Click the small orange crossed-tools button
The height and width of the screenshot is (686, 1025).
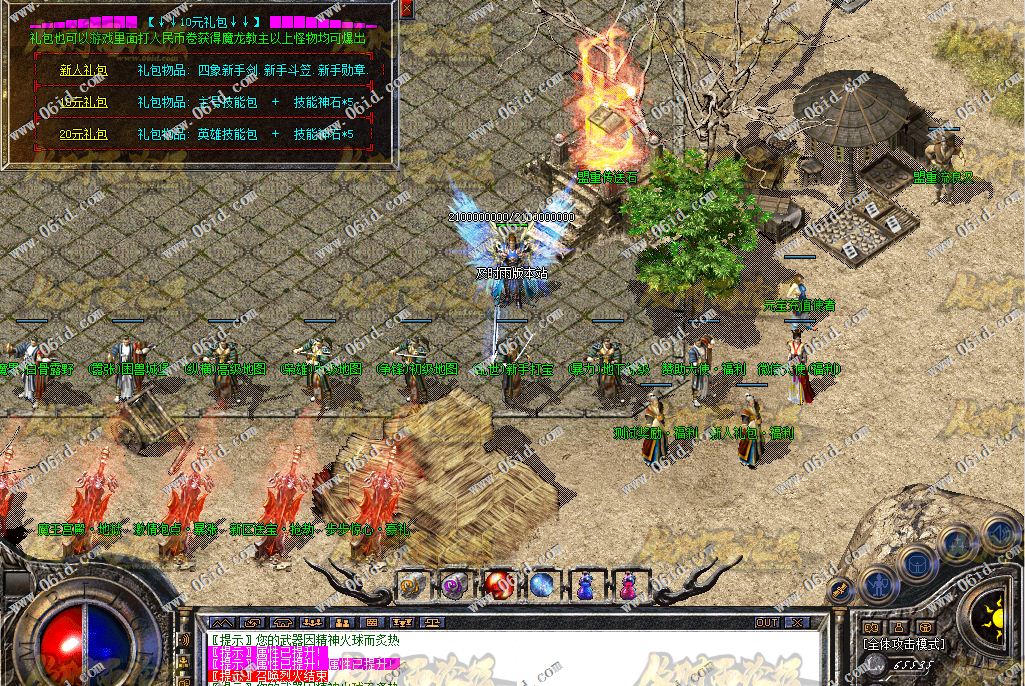[842, 588]
